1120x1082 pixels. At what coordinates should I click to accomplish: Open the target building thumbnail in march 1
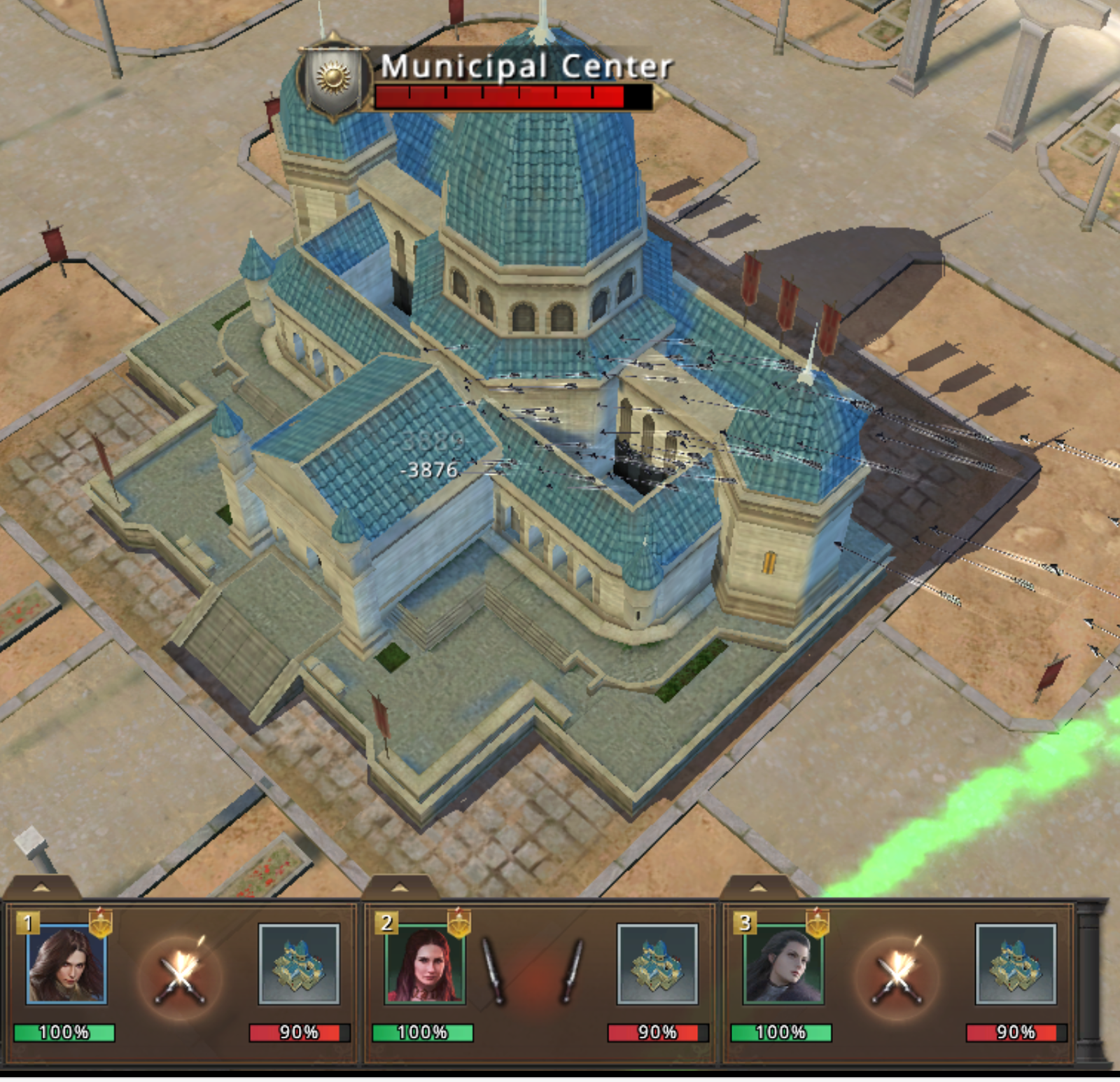299,964
